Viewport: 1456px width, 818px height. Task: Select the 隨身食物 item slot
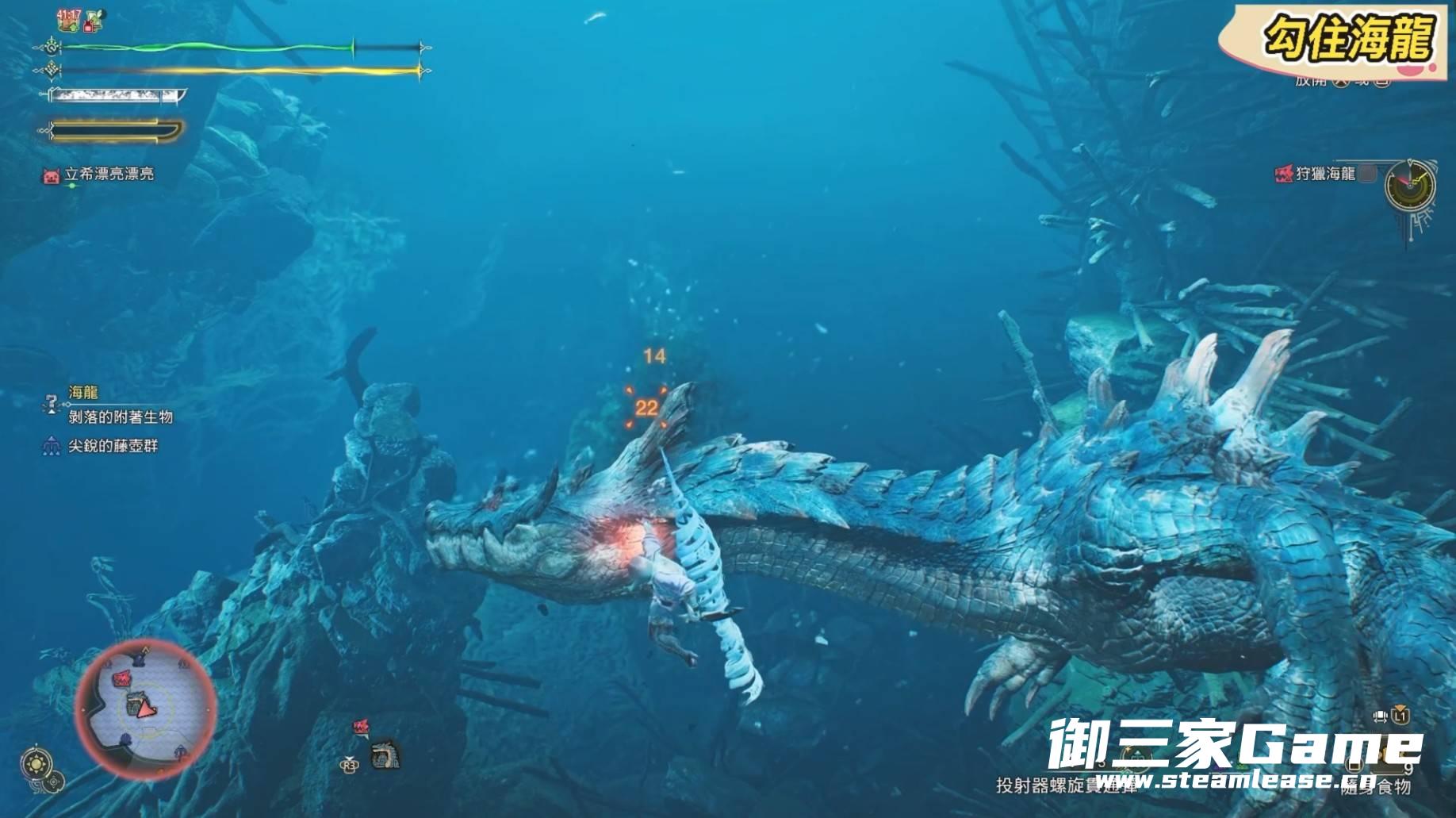pos(1375,786)
